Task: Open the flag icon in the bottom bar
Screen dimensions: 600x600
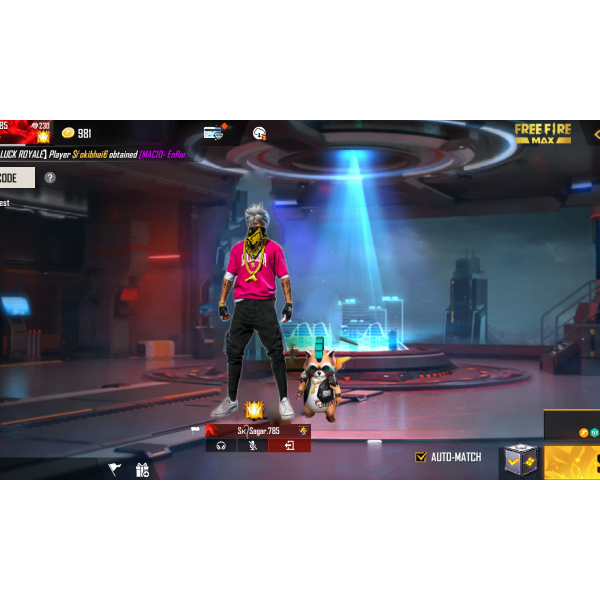Action: point(114,469)
